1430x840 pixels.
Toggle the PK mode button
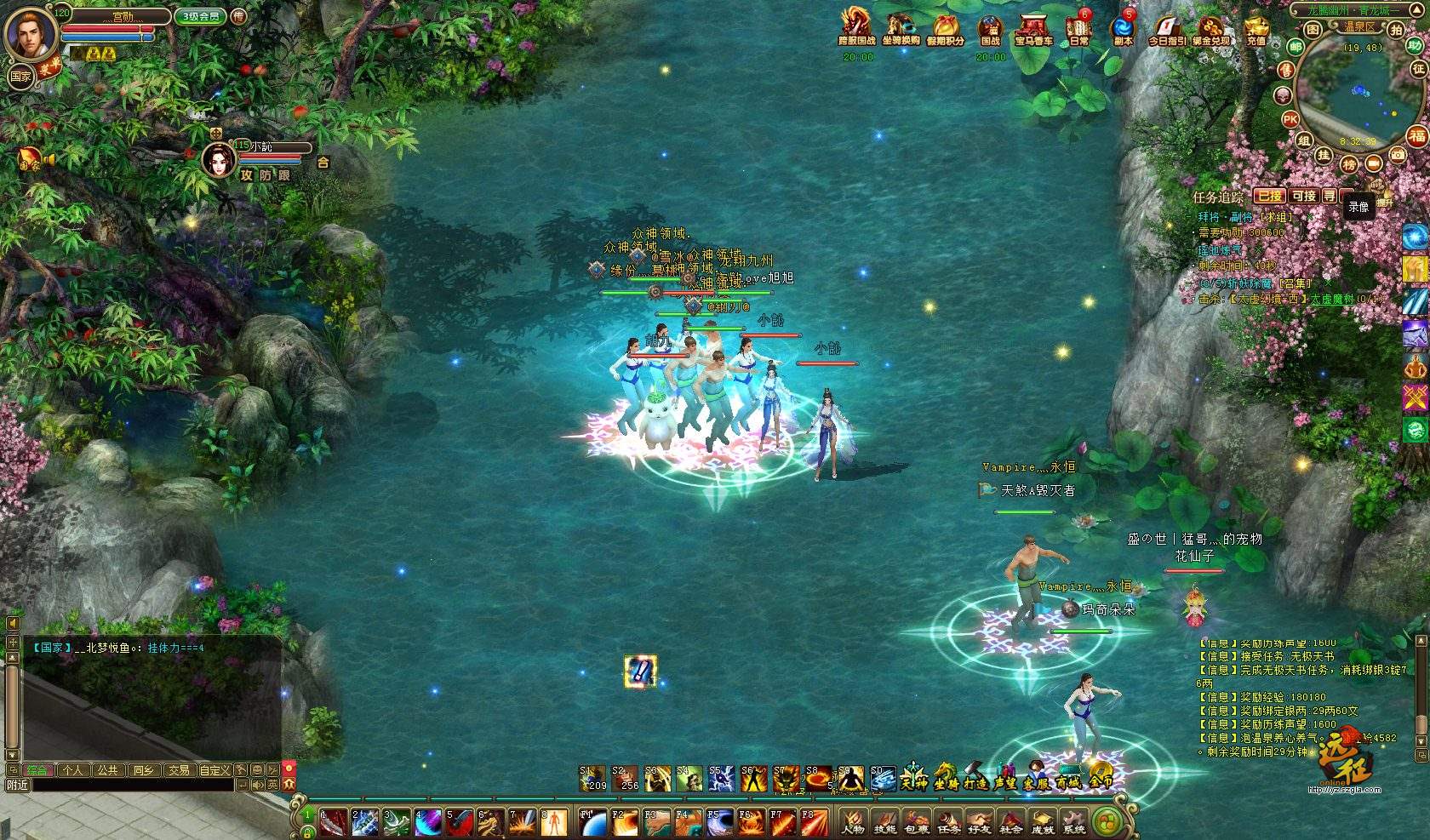tap(1290, 118)
